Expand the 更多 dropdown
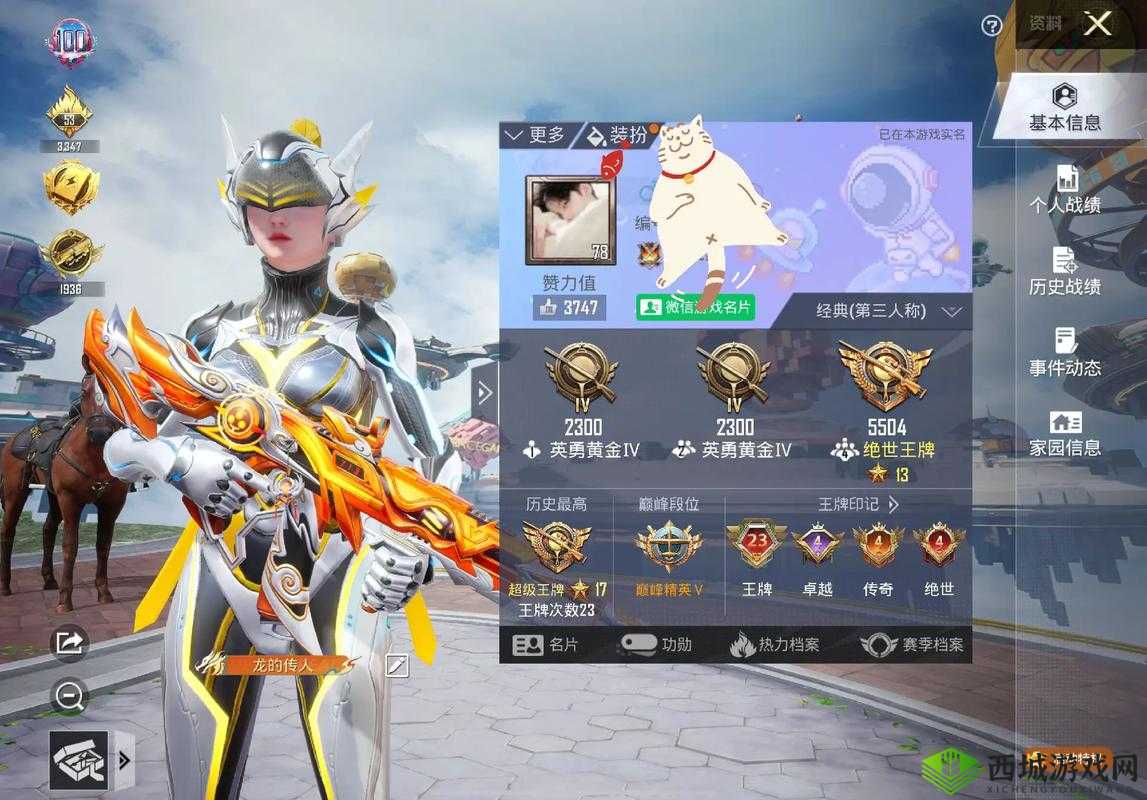The width and height of the screenshot is (1147, 800). pos(536,135)
